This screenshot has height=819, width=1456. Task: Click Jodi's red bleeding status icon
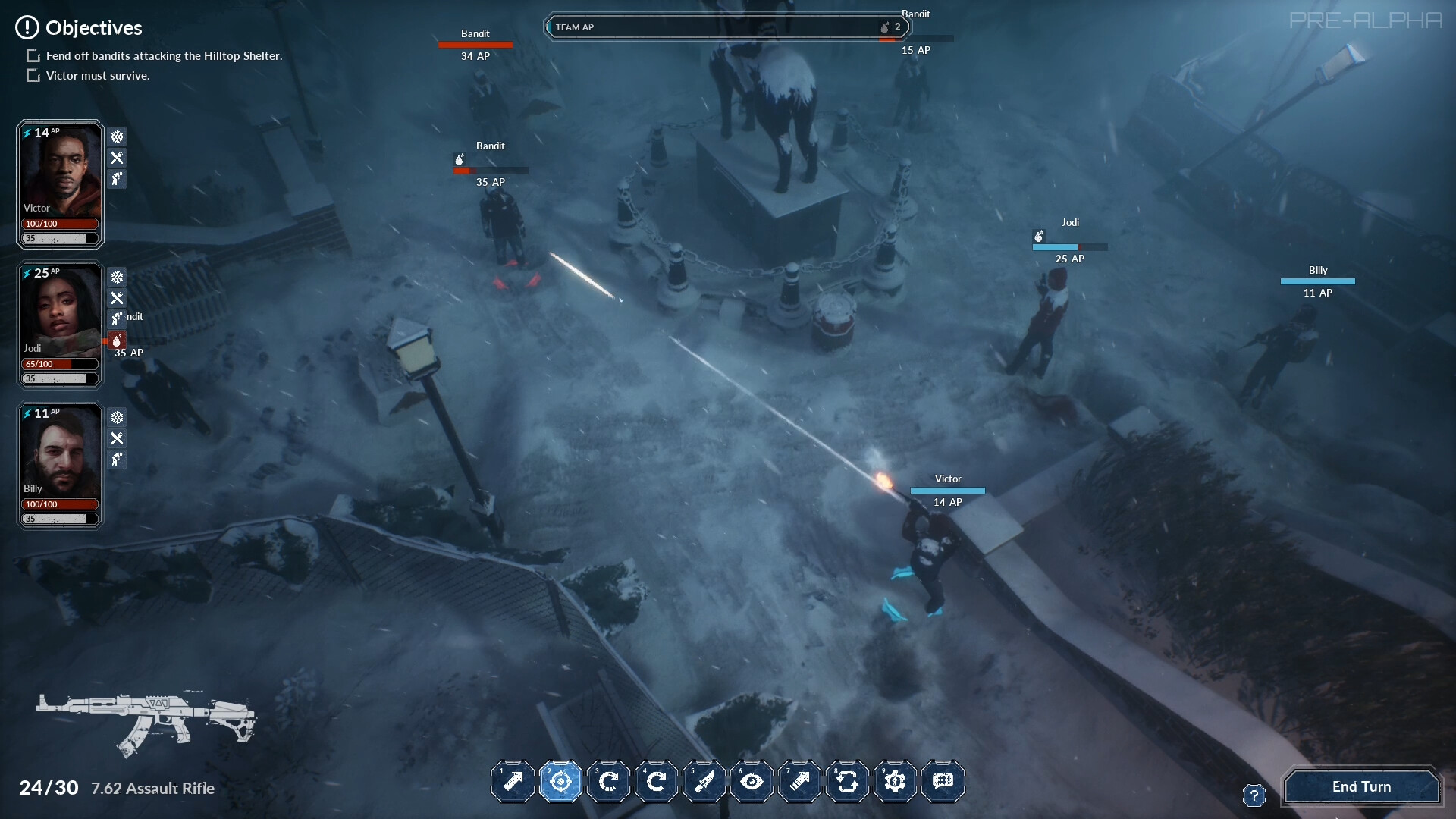click(117, 340)
